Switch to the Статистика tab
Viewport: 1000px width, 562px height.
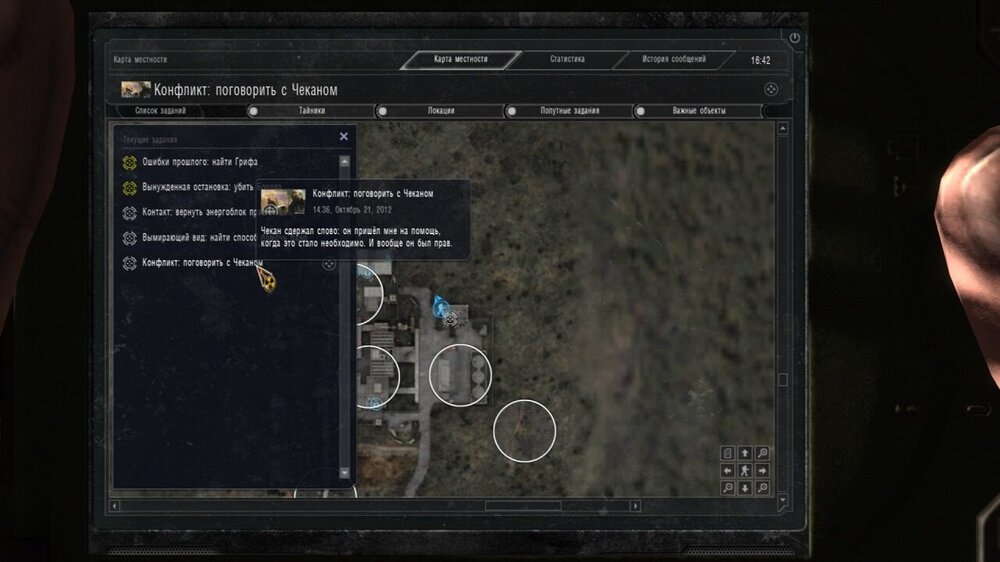[567, 60]
